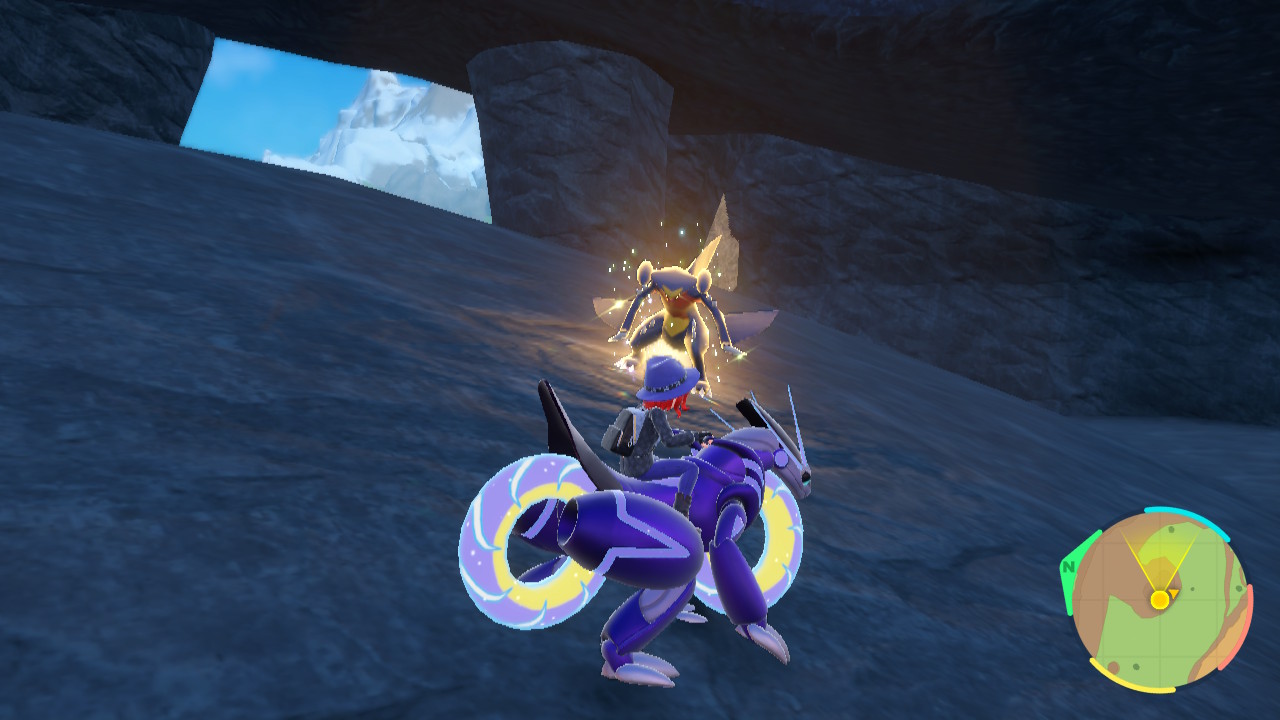This screenshot has width=1280, height=720.
Task: Click the orange destination arrow beside the player marker
Action: 1173,594
